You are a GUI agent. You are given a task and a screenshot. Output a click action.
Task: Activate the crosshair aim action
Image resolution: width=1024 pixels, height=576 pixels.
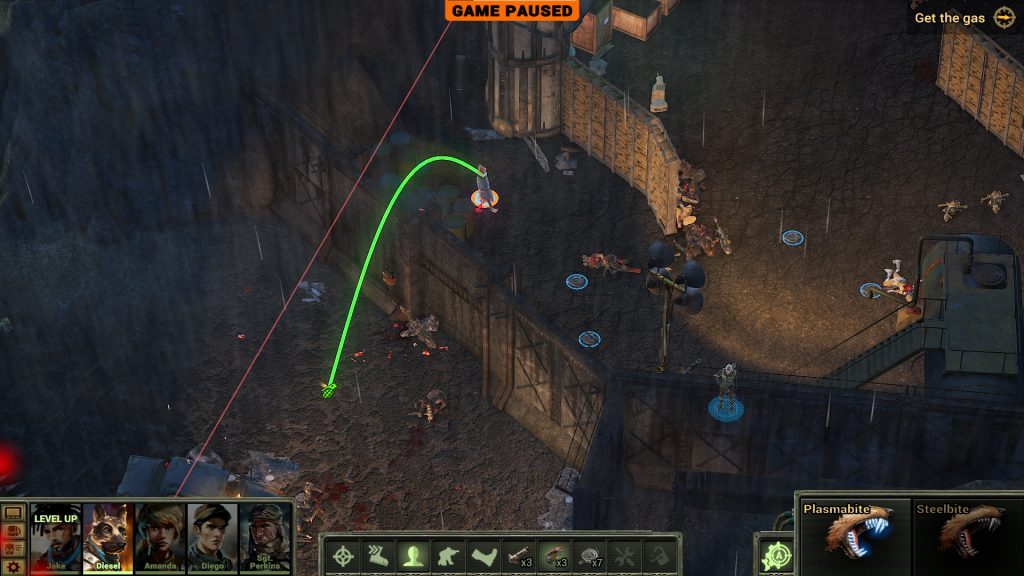343,555
